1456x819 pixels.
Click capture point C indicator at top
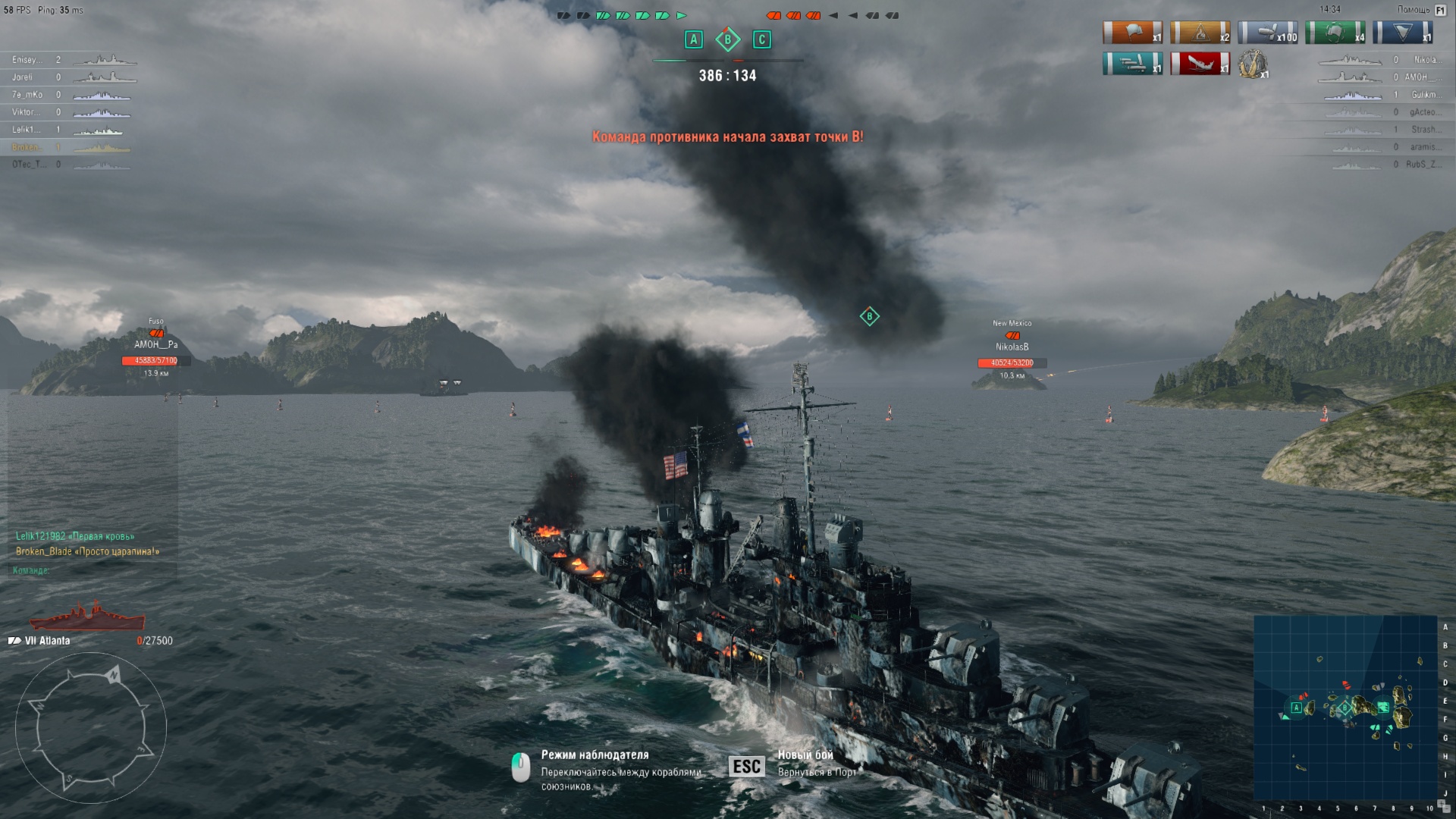(762, 39)
